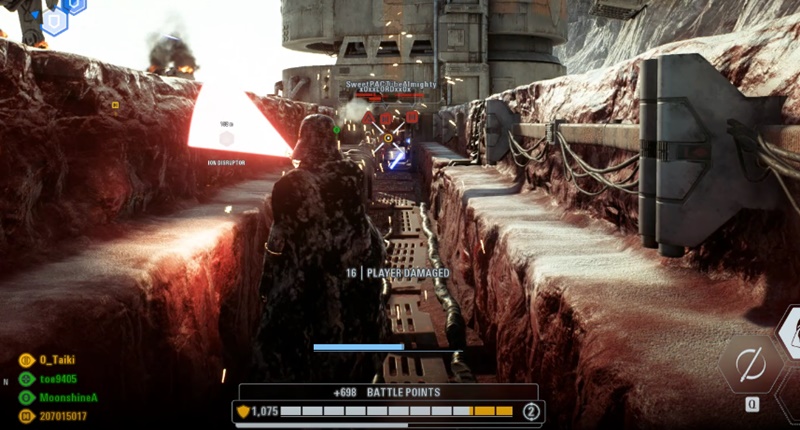800x430 pixels.
Task: Select squad member O_Taiki in the list
Action: [57, 360]
